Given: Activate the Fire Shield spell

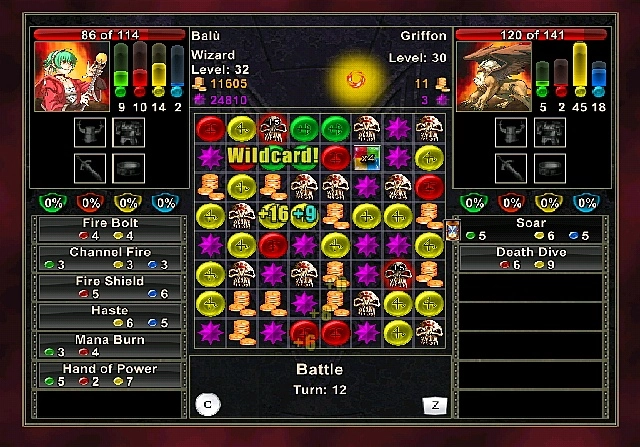Looking at the screenshot, I should click(109, 287).
